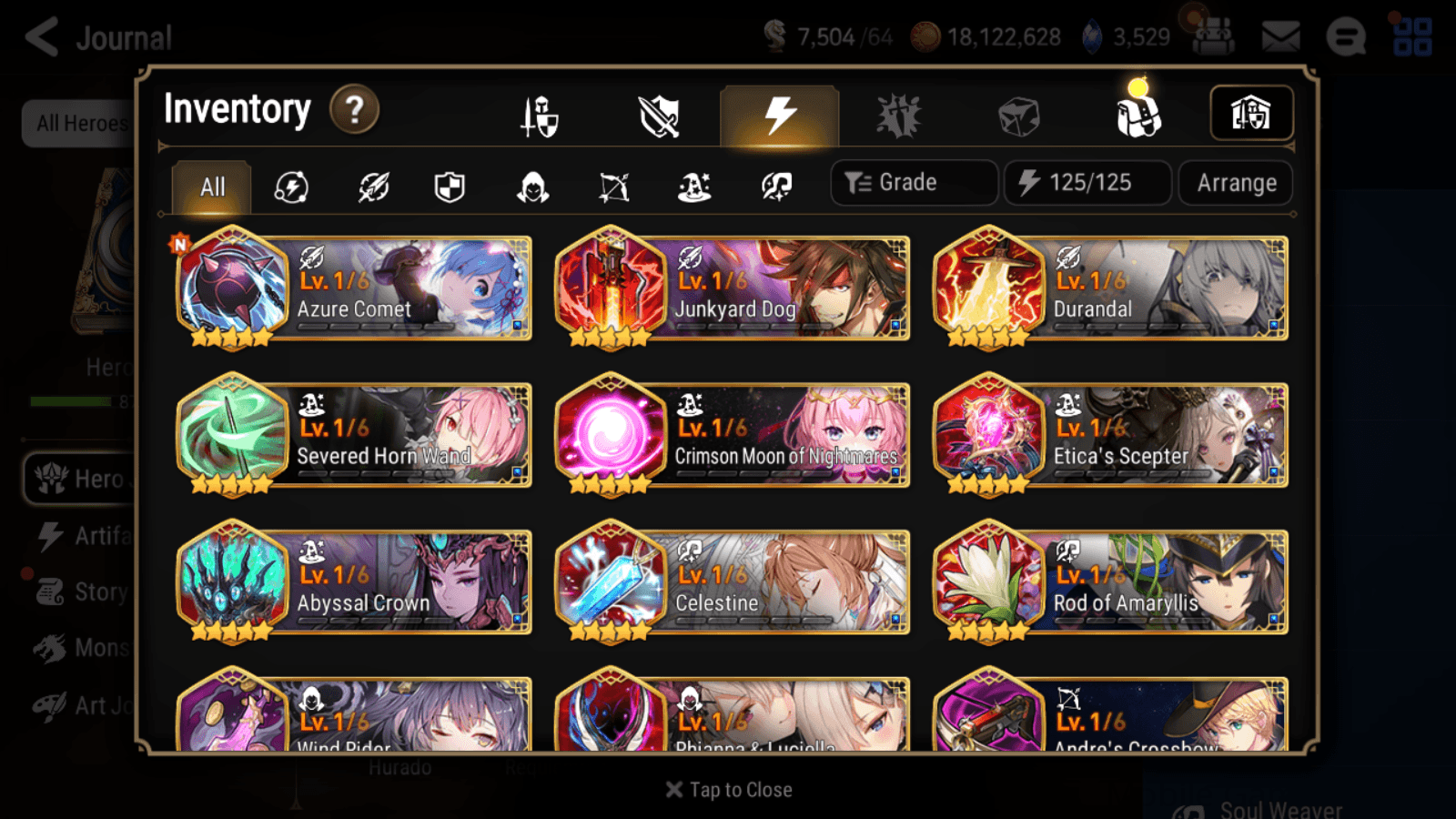Open the storage building icon
The image size is (1456, 819).
click(1251, 113)
